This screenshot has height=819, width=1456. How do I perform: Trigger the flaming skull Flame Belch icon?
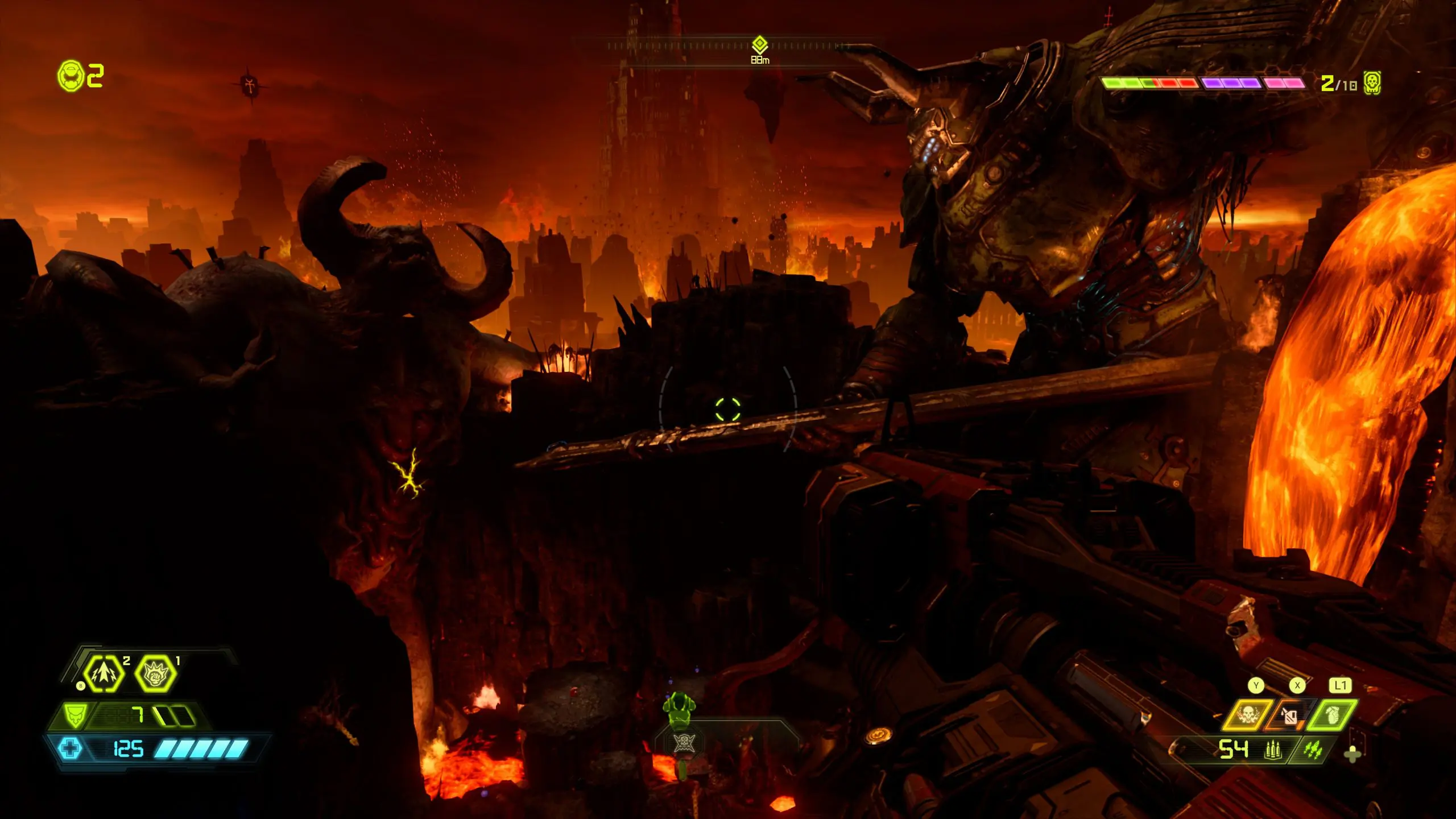point(1248,715)
